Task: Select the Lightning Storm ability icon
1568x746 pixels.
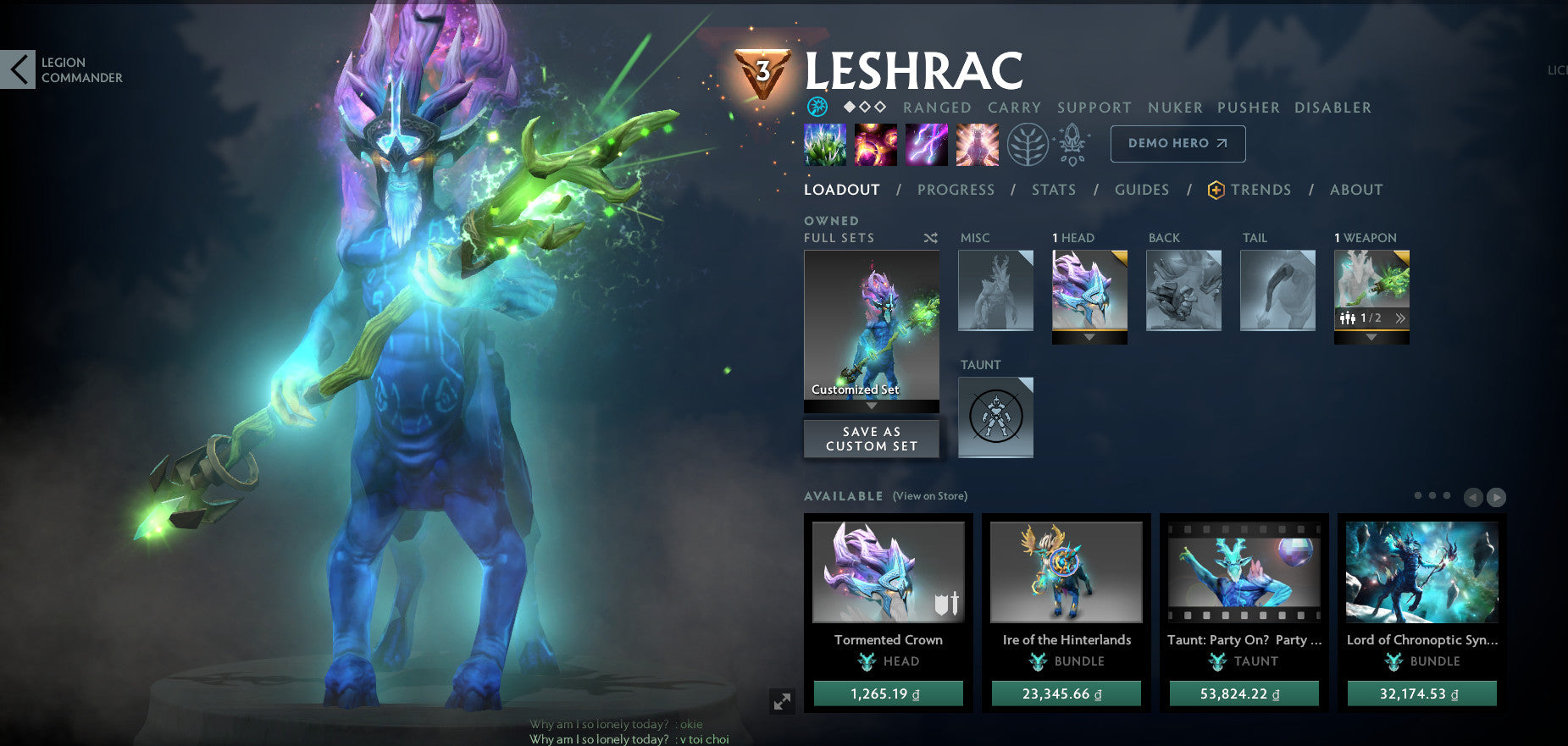Action: (928, 144)
